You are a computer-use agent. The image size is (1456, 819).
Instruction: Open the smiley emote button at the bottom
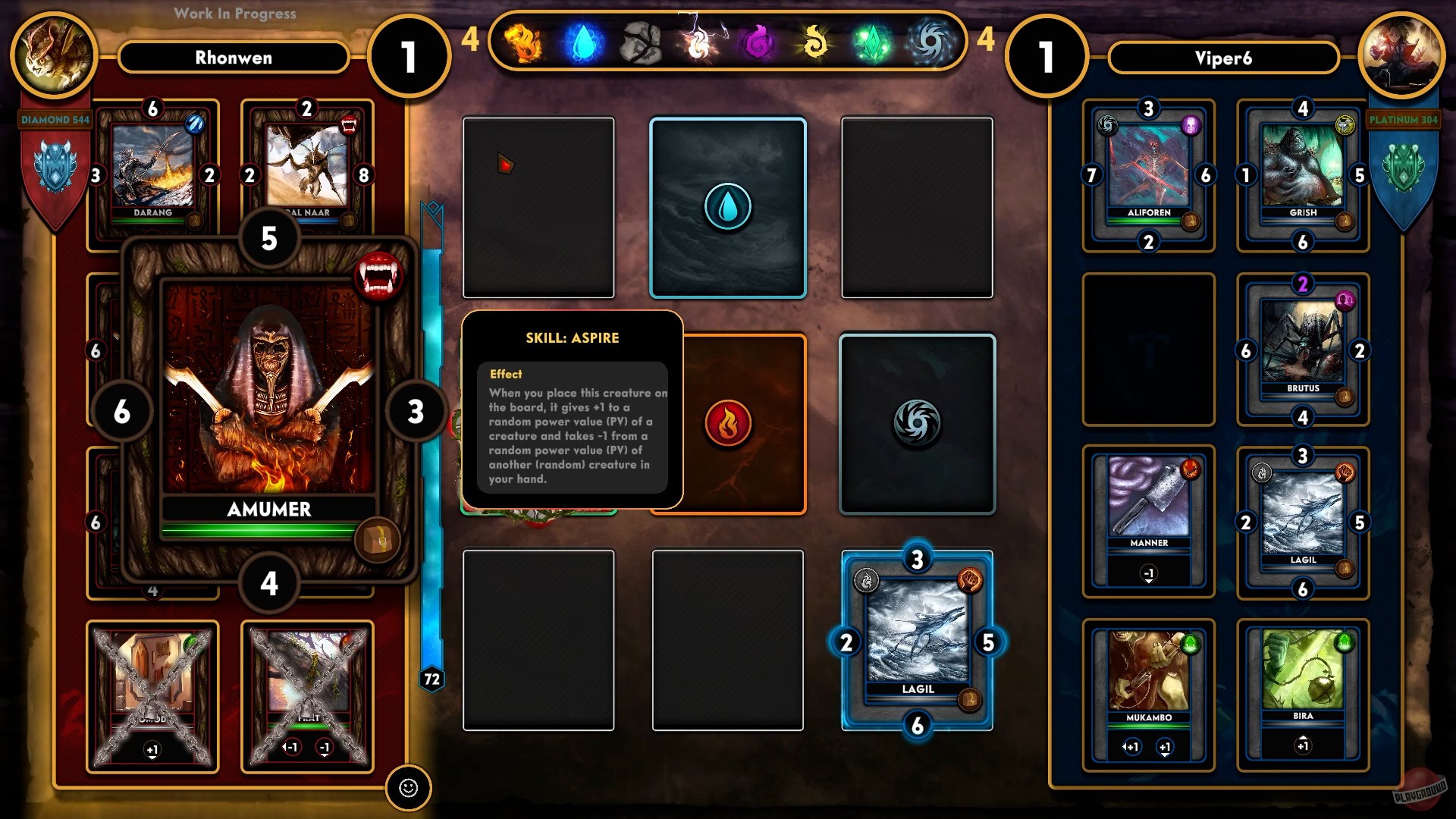click(408, 789)
